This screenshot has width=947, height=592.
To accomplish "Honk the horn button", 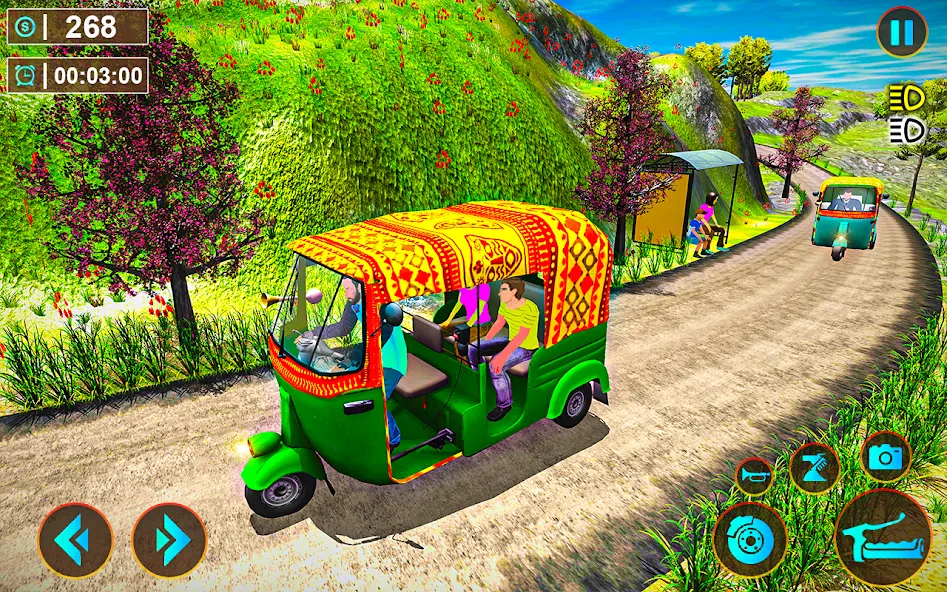I will 754,476.
